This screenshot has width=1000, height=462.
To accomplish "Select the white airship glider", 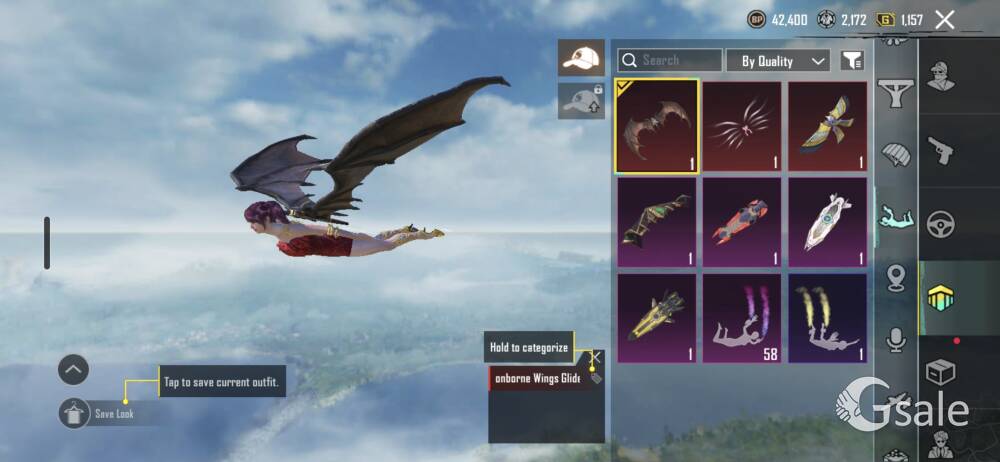I will point(827,223).
